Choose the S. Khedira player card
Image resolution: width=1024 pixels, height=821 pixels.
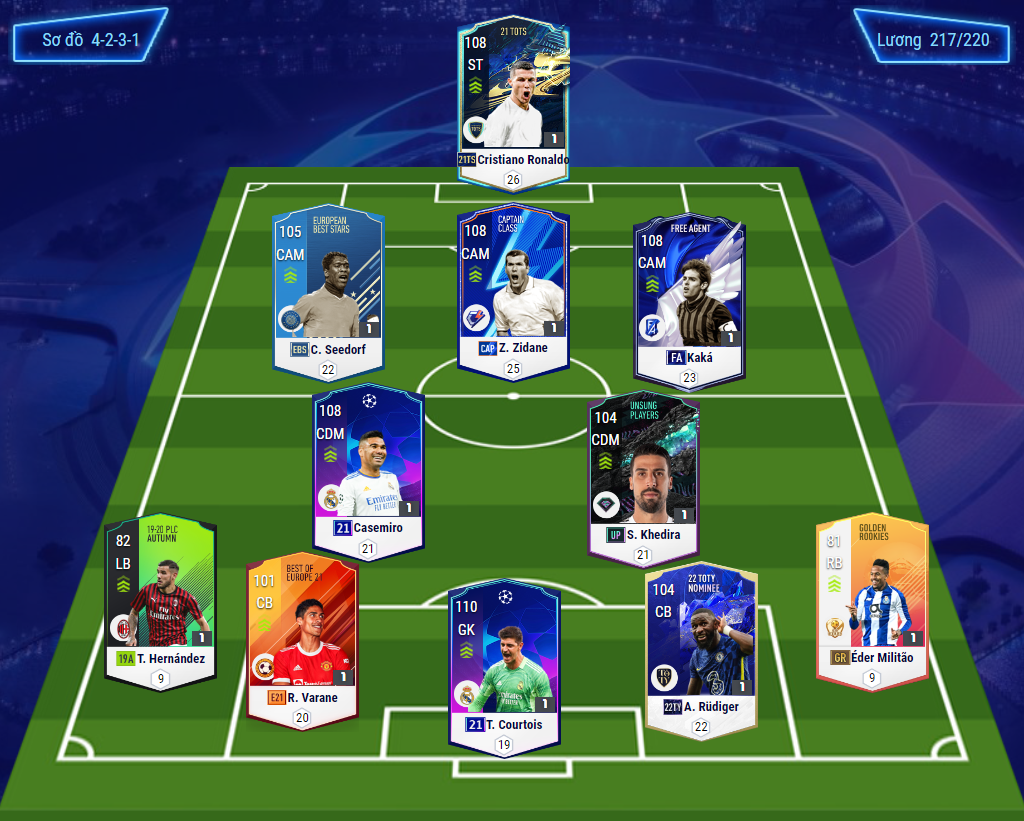click(643, 472)
